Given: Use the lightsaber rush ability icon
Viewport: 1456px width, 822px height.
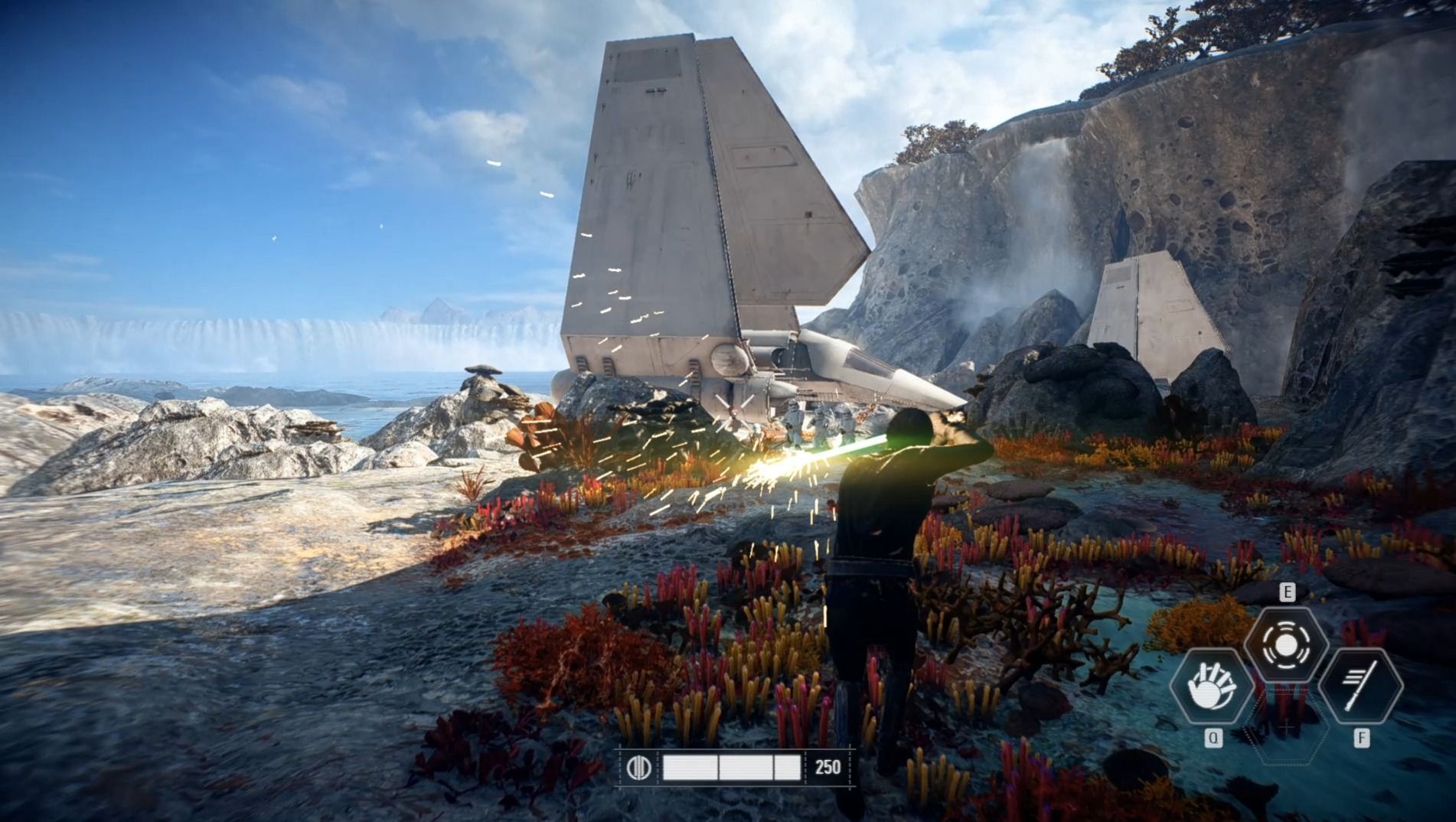Looking at the screenshot, I should coord(1360,685).
